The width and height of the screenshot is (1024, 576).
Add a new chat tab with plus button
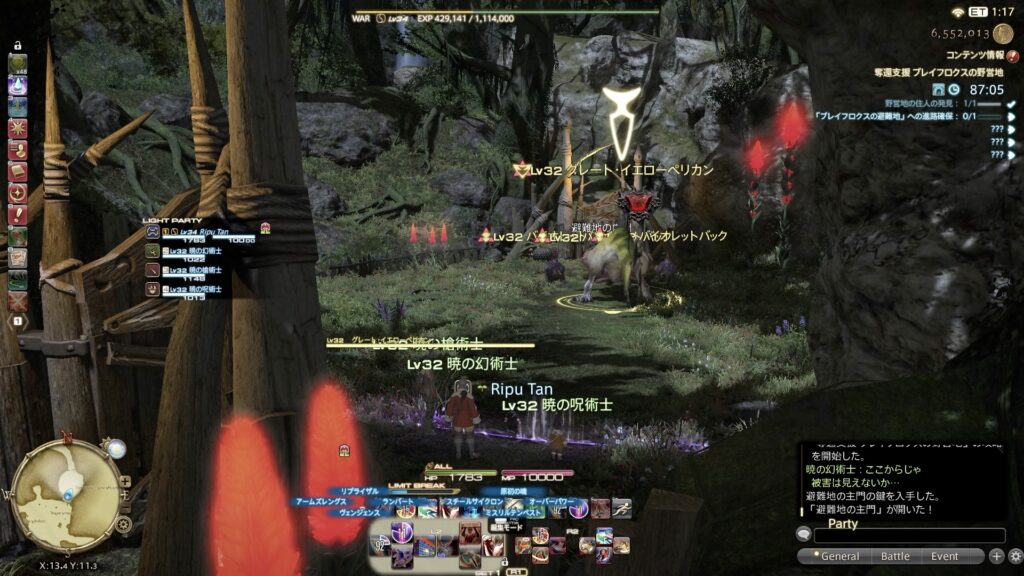(x=996, y=556)
